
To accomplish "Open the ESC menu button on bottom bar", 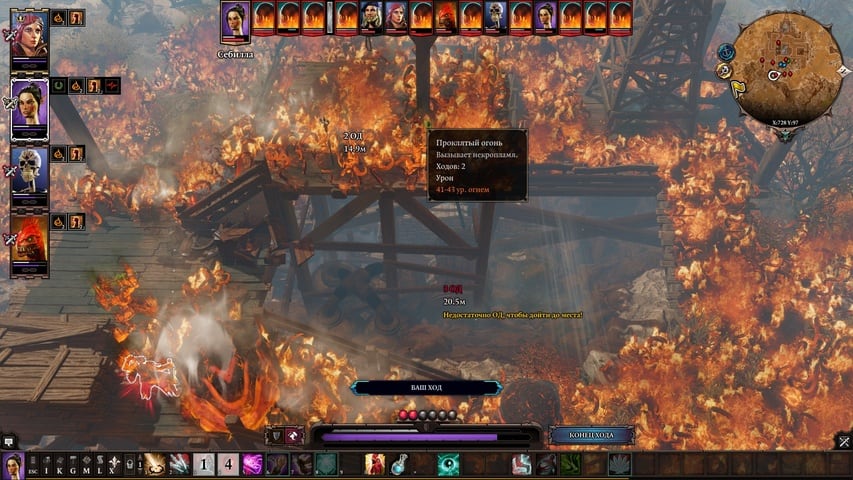I will (x=33, y=465).
